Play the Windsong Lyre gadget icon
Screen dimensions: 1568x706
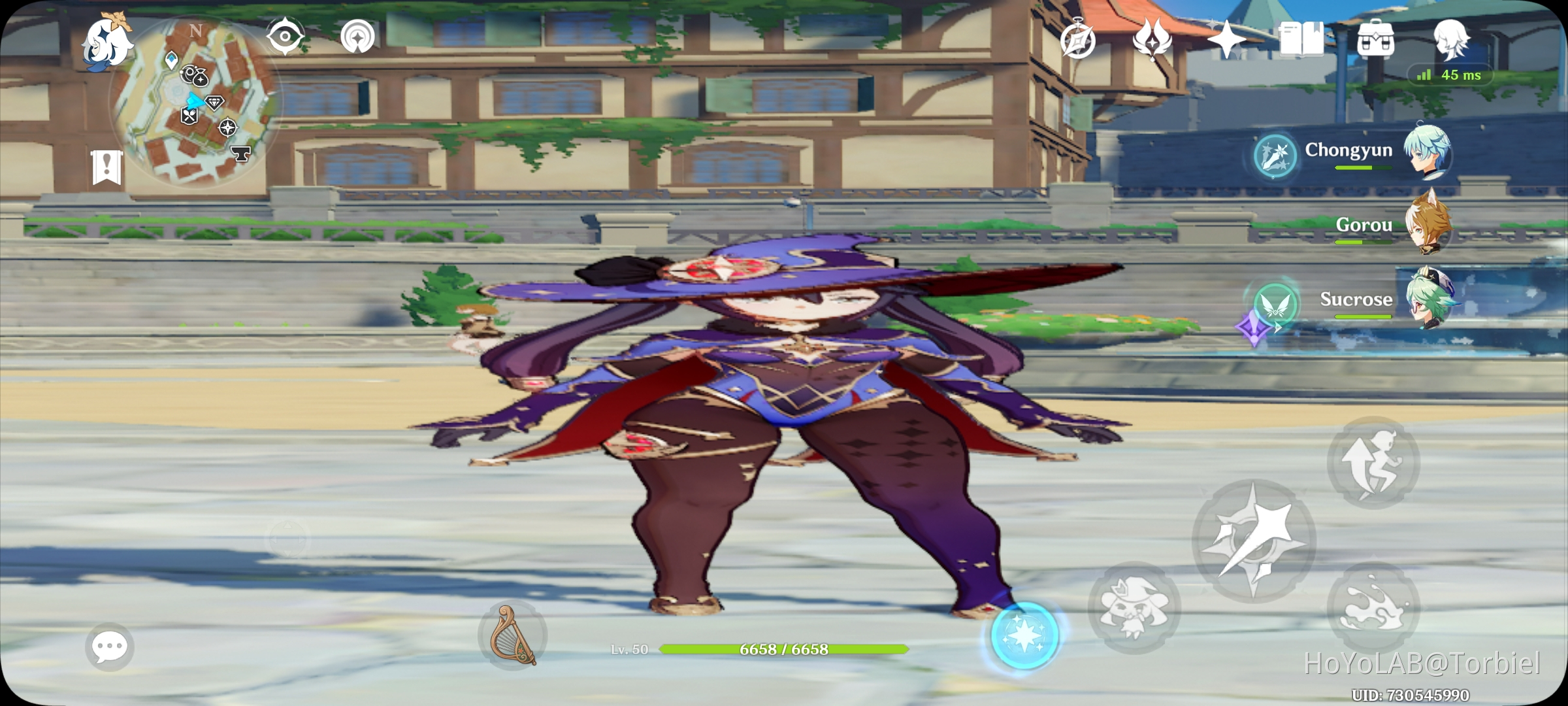point(514,636)
